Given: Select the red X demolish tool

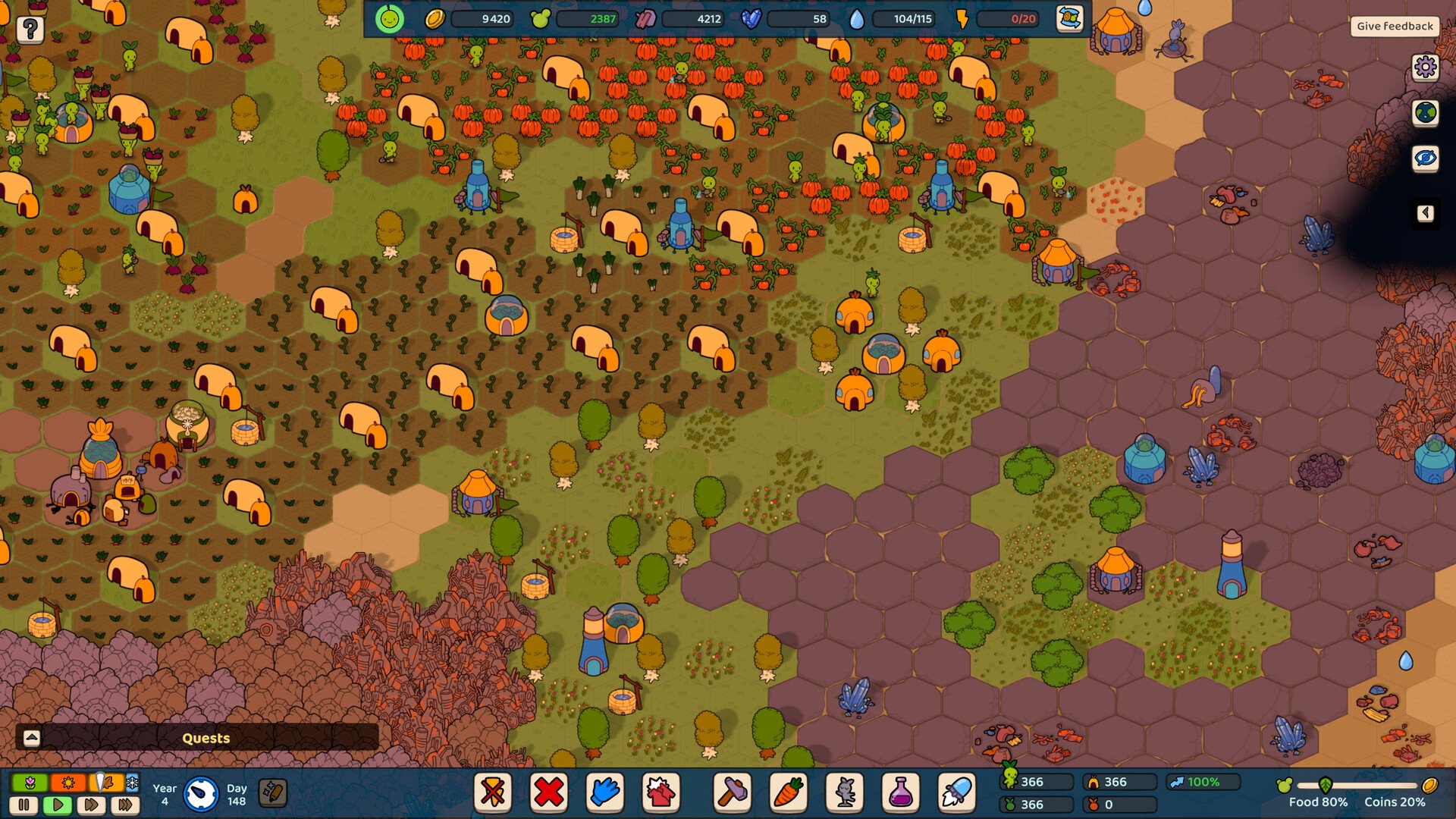Looking at the screenshot, I should pyautogui.click(x=548, y=792).
